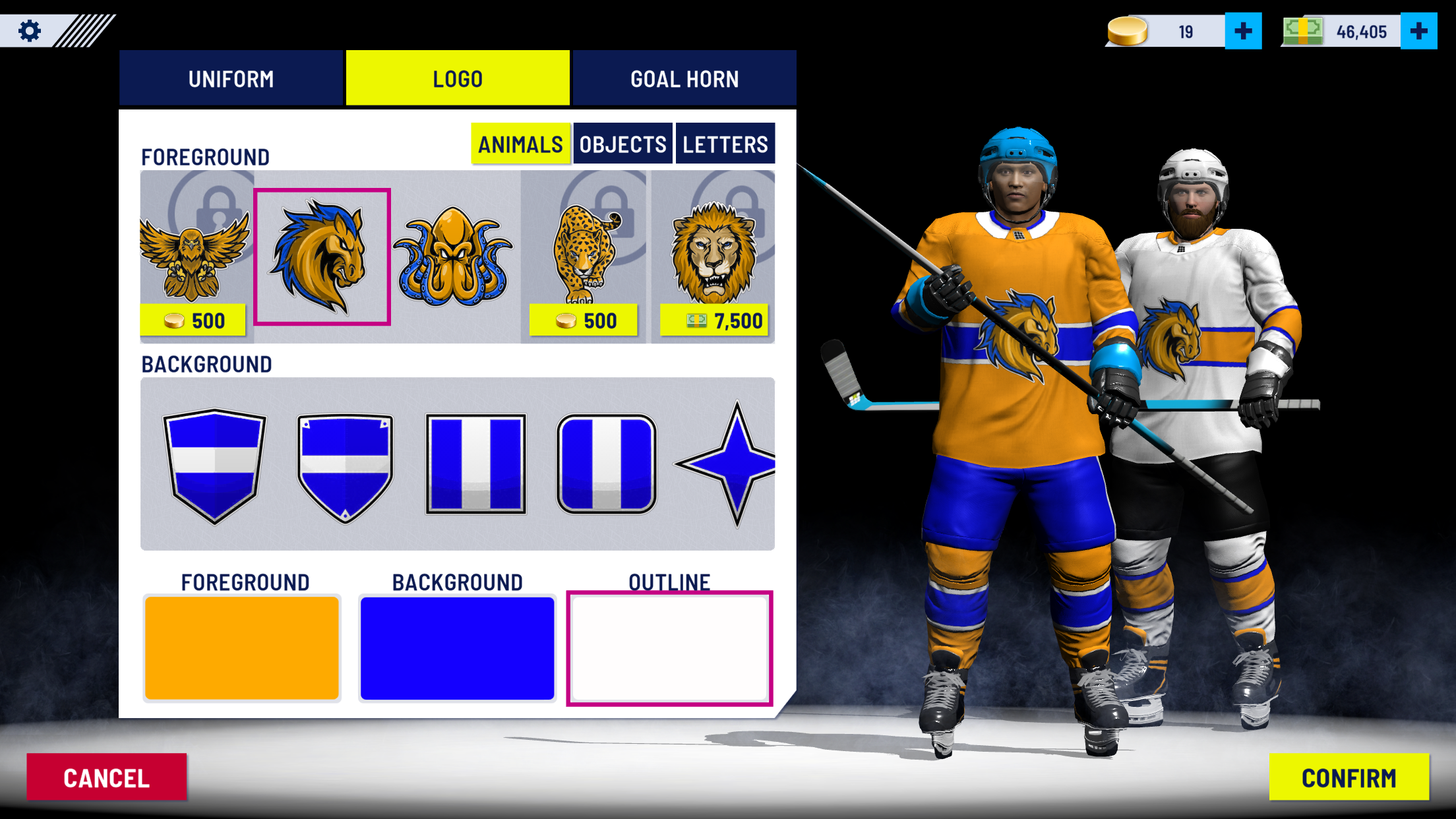Select the square vertical-stripes background

coord(476,463)
